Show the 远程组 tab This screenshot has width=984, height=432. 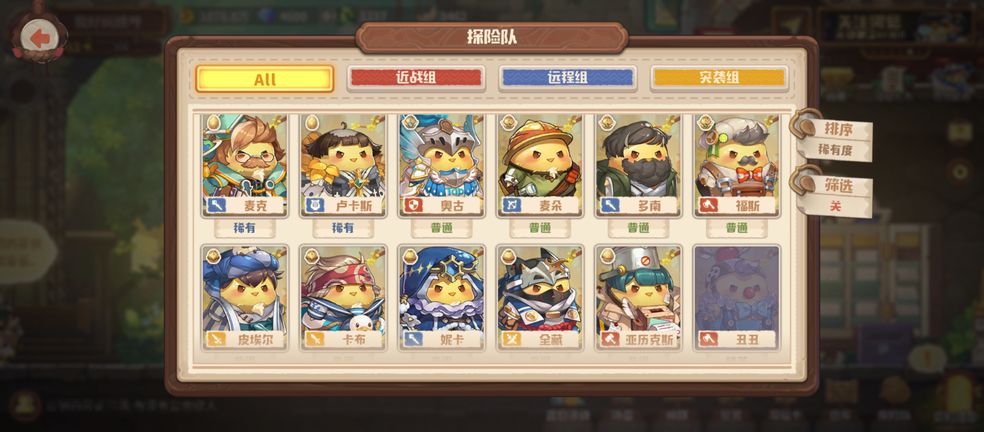pos(567,78)
